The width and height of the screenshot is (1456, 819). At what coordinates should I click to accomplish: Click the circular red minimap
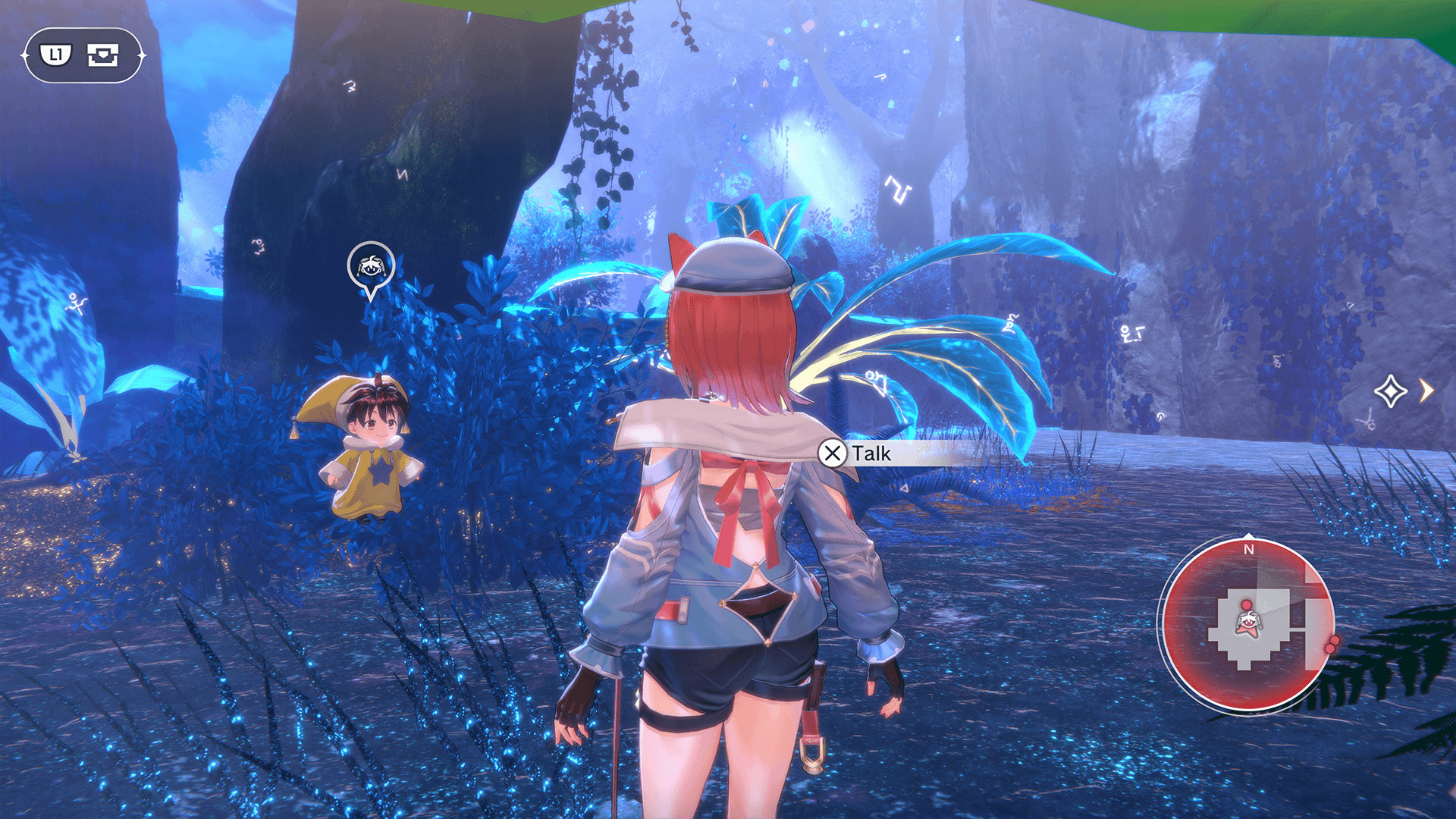(x=1248, y=624)
